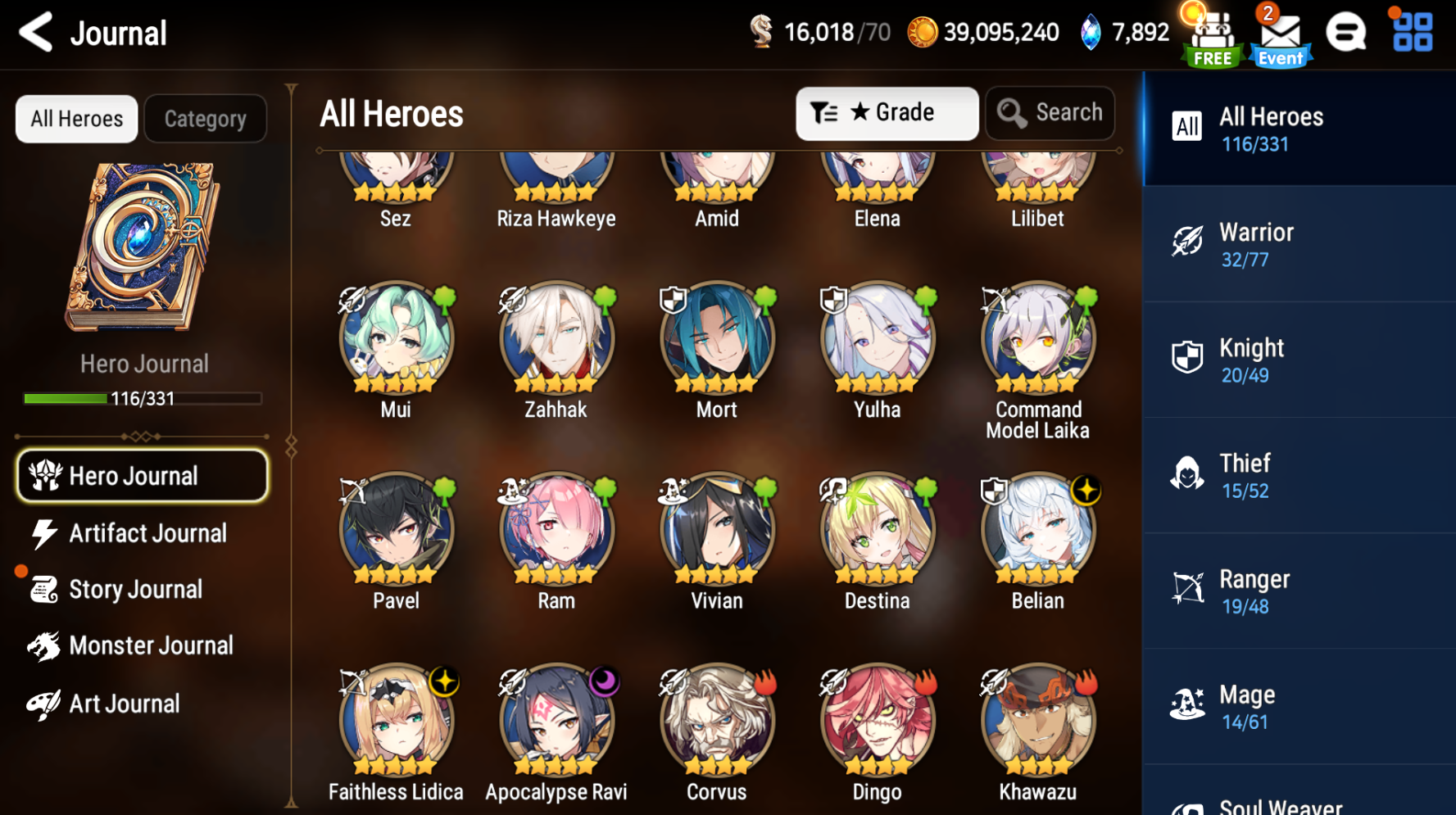The height and width of the screenshot is (815, 1456).
Task: Open the star Grade filter dropdown
Action: [887, 112]
